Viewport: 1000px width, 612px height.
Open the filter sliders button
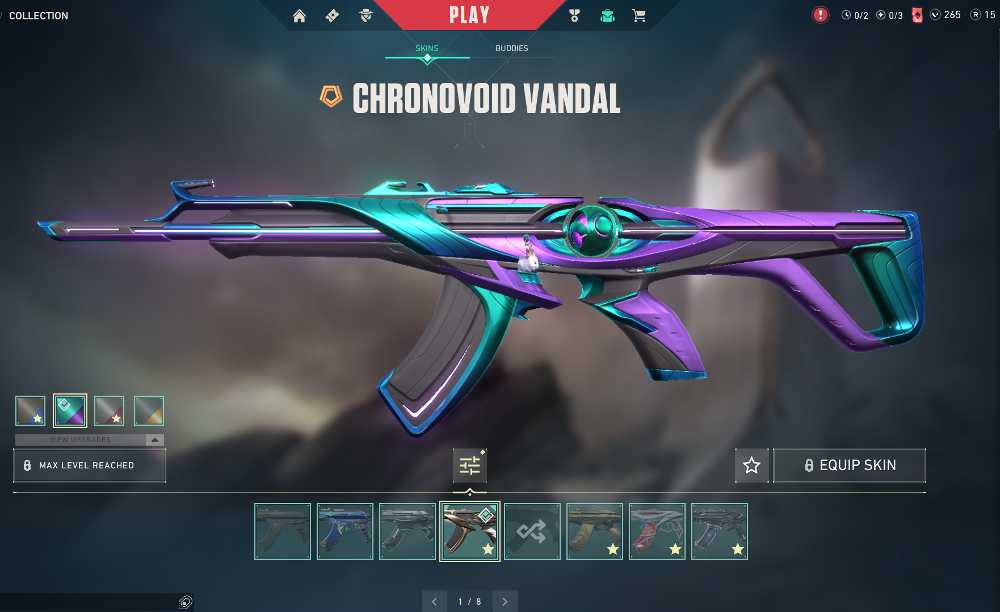coord(469,465)
